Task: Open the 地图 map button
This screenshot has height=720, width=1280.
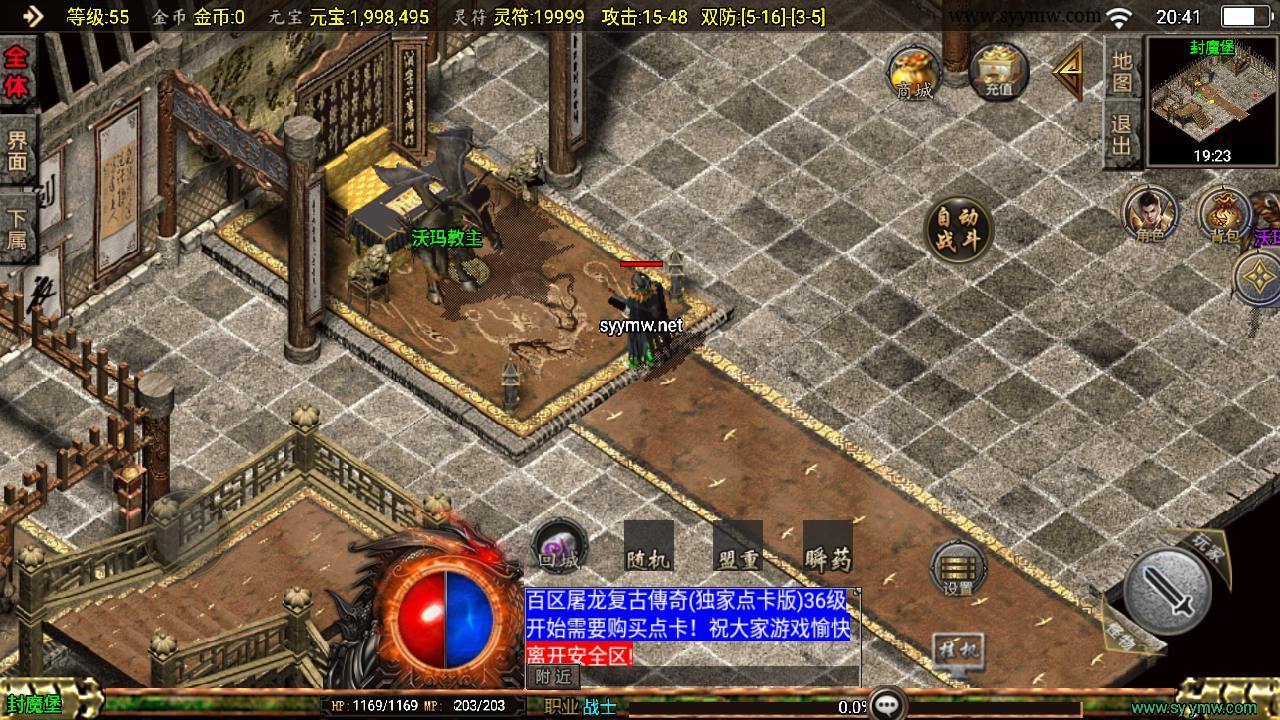Action: pos(1123,71)
